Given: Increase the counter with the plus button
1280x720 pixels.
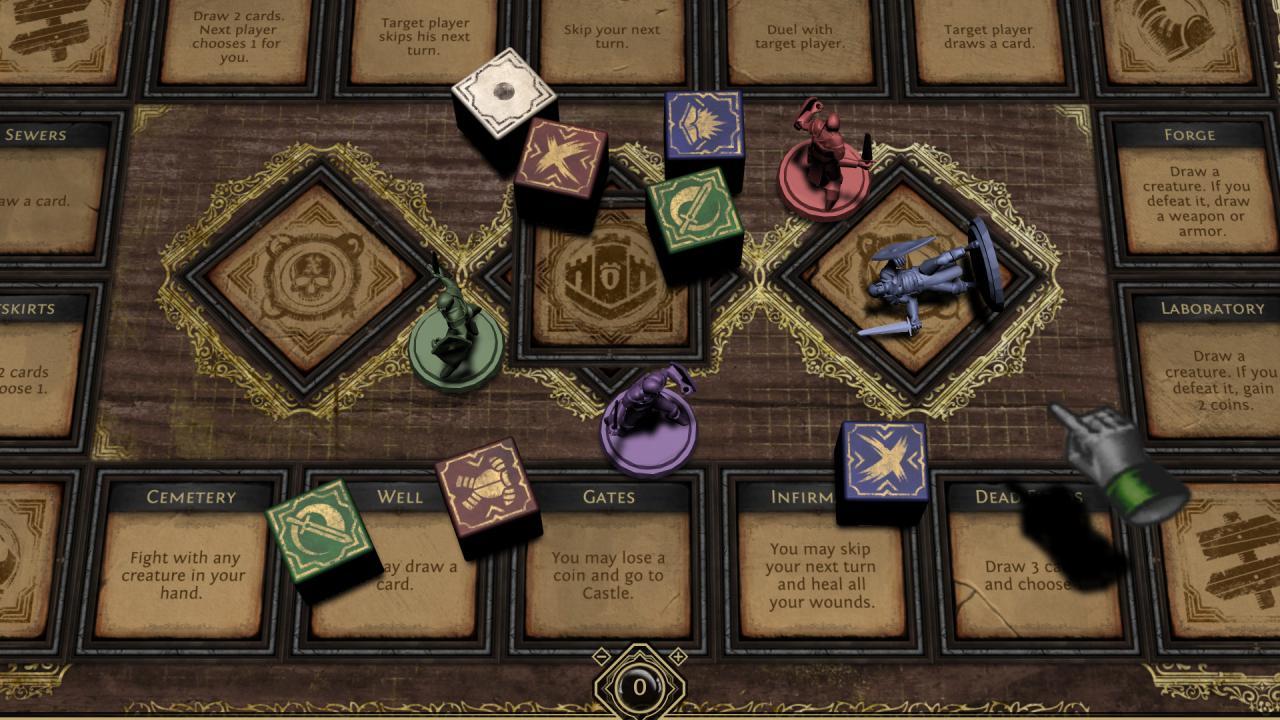Looking at the screenshot, I should 677,657.
